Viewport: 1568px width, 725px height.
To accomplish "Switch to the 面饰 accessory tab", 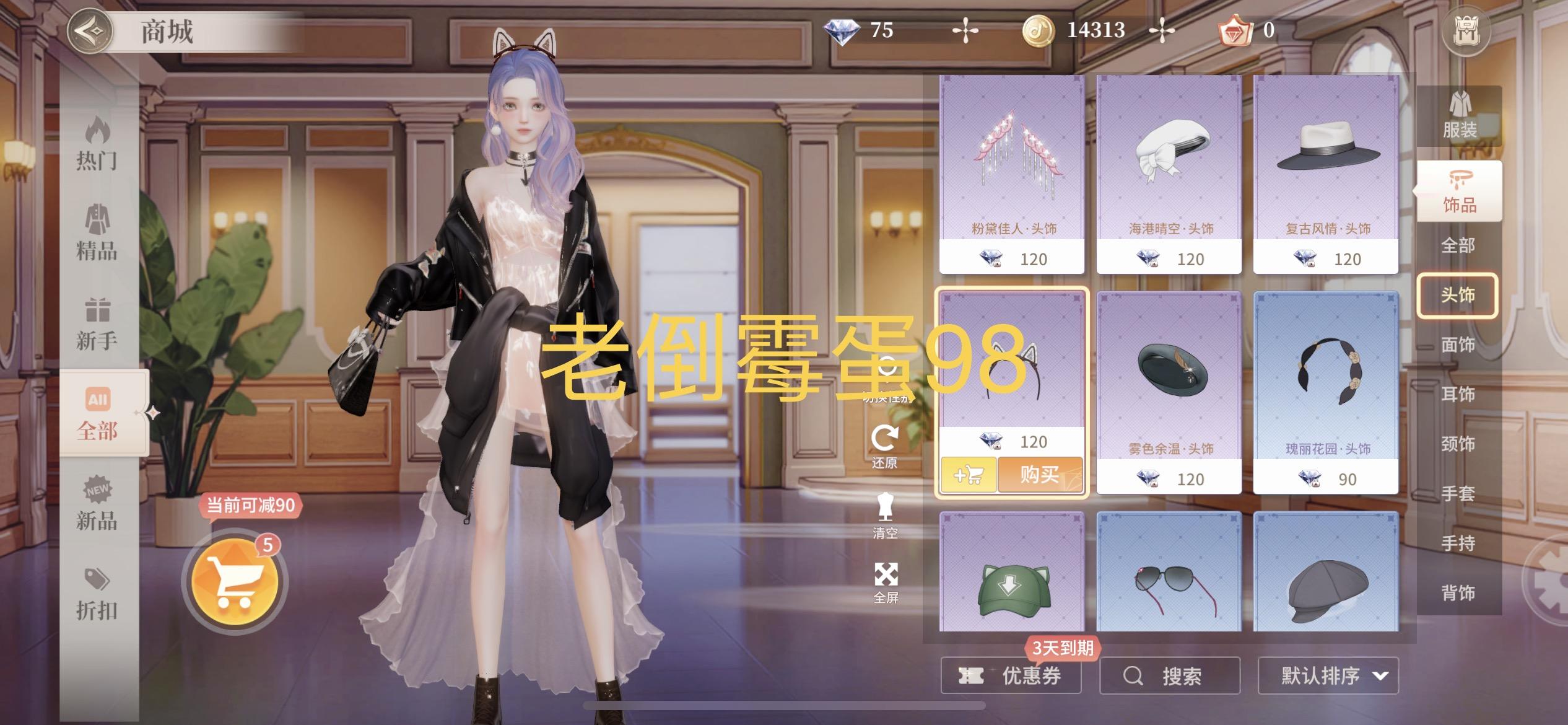I will (x=1459, y=345).
